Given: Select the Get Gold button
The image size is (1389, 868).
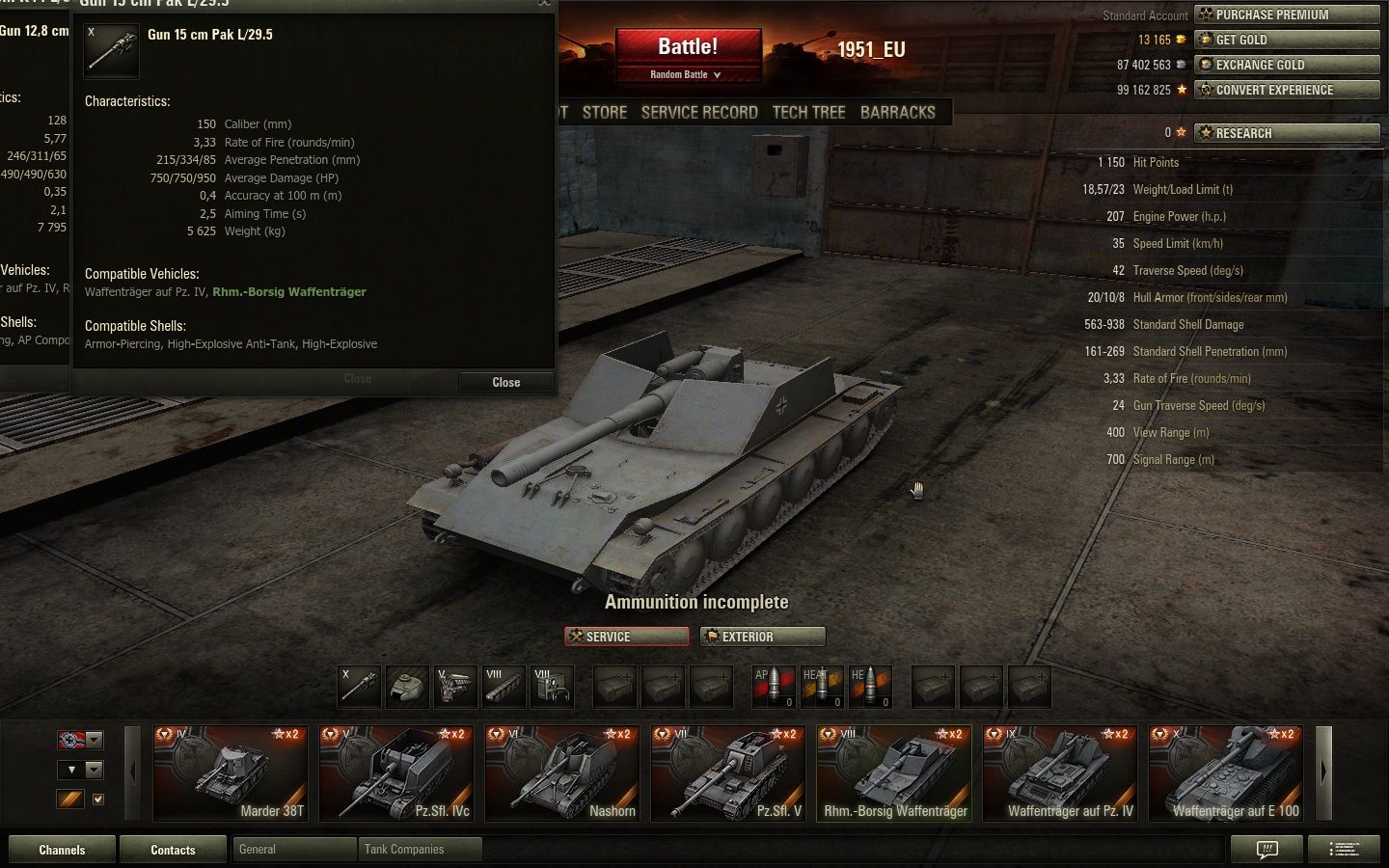Looking at the screenshot, I should tap(1287, 40).
